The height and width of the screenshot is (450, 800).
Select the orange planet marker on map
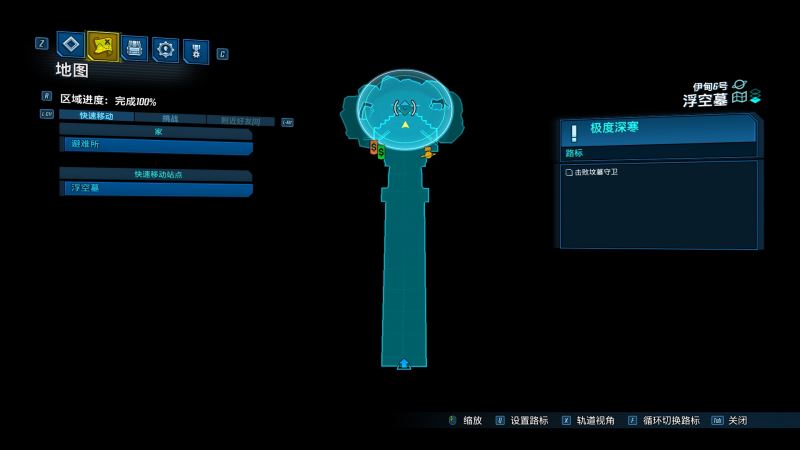(428, 153)
